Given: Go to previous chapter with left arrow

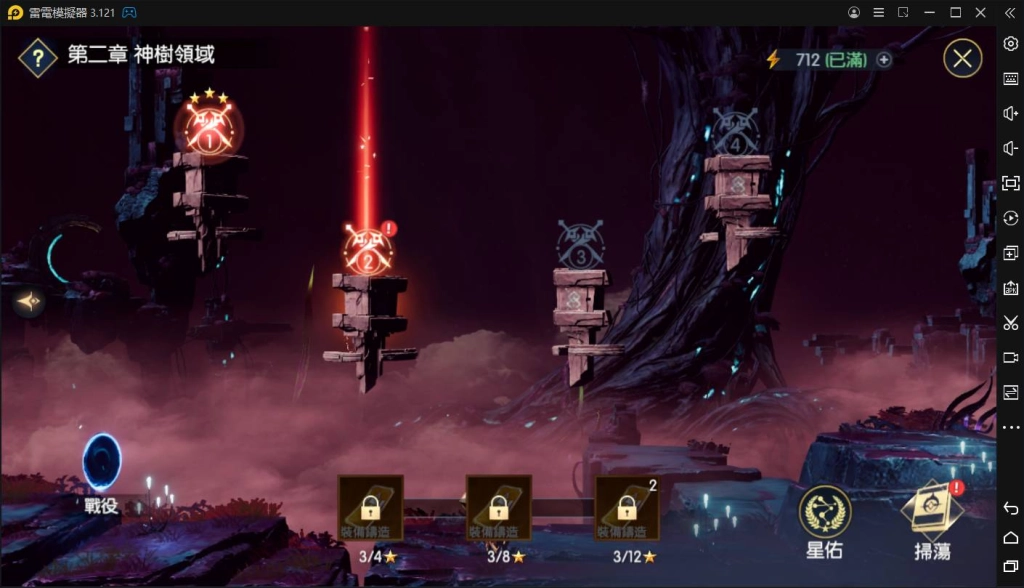Looking at the screenshot, I should click(28, 300).
